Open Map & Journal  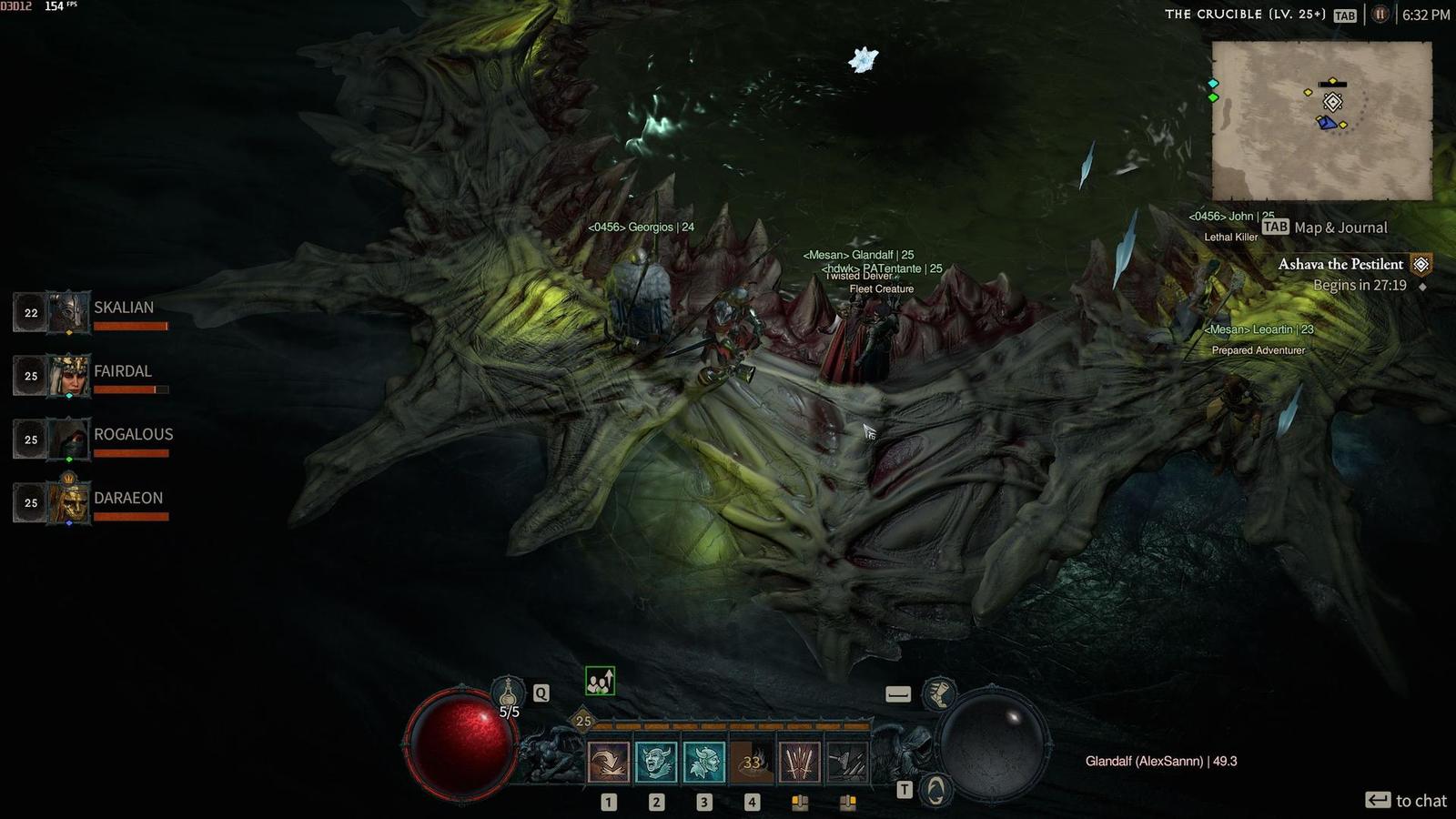click(x=1327, y=227)
